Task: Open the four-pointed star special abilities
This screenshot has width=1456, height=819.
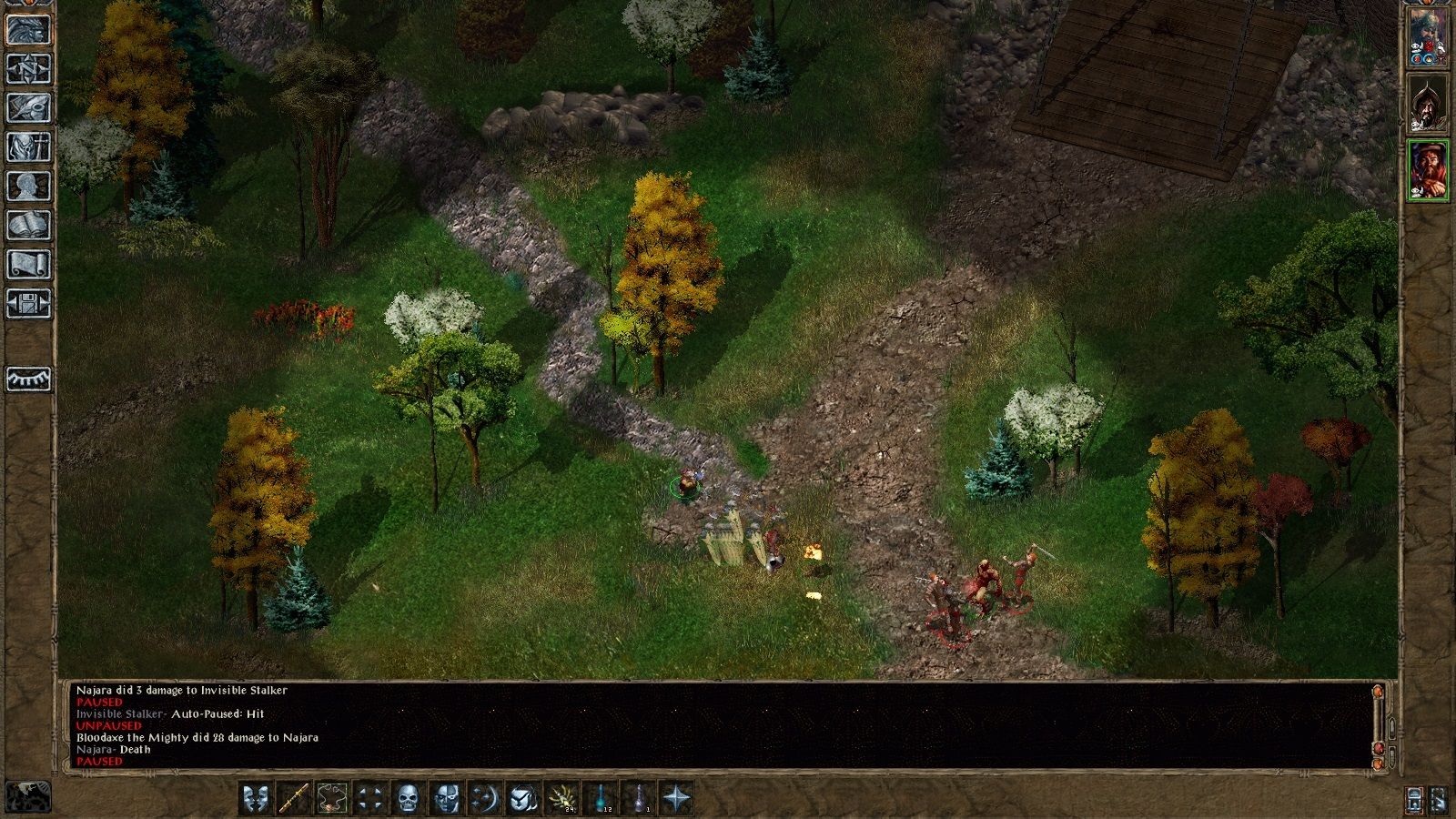Action: [x=677, y=799]
